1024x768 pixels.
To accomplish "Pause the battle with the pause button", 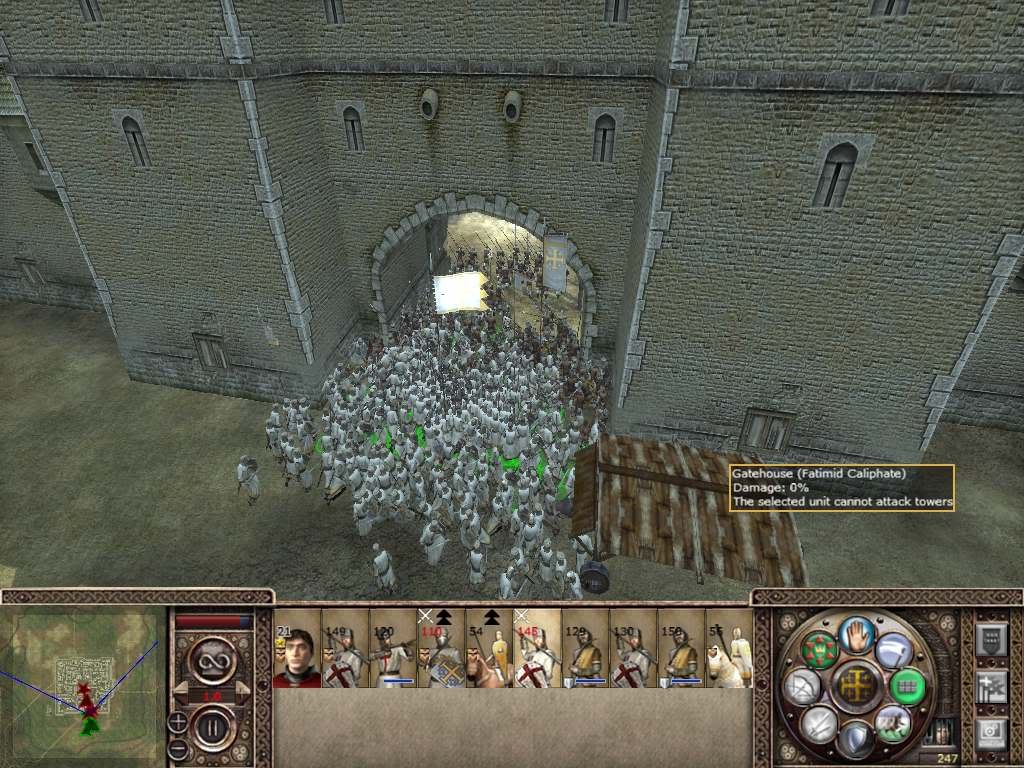I will point(213,726).
